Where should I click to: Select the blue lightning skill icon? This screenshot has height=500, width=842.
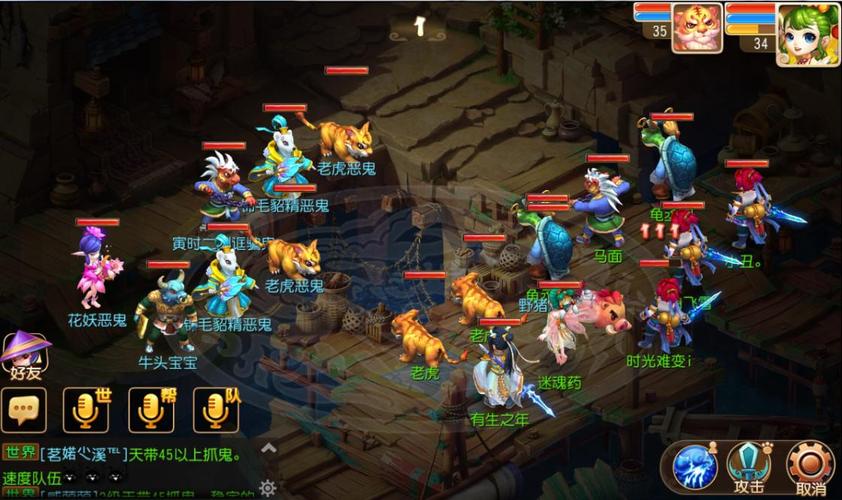pos(693,466)
